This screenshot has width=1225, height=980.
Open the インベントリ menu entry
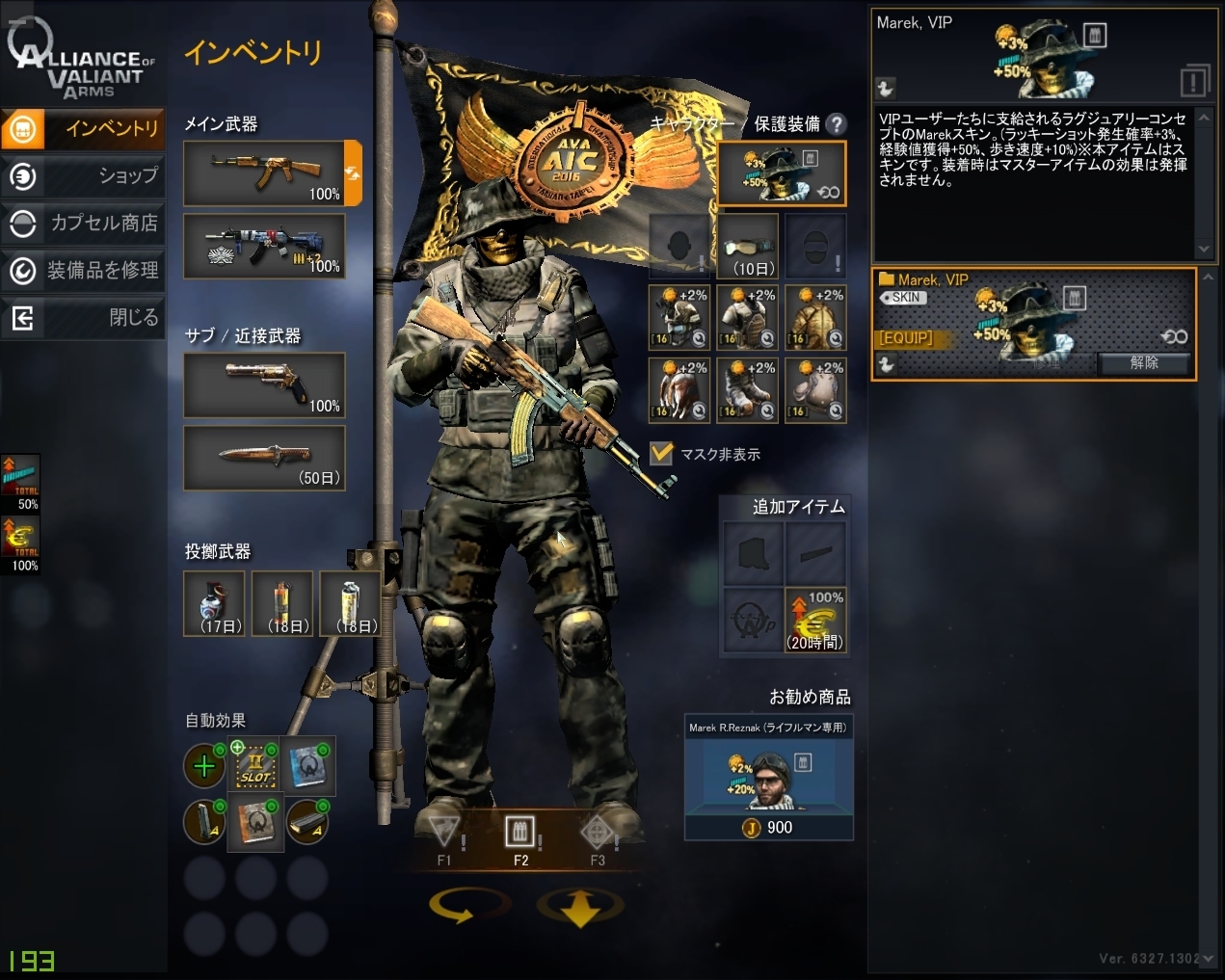point(83,128)
